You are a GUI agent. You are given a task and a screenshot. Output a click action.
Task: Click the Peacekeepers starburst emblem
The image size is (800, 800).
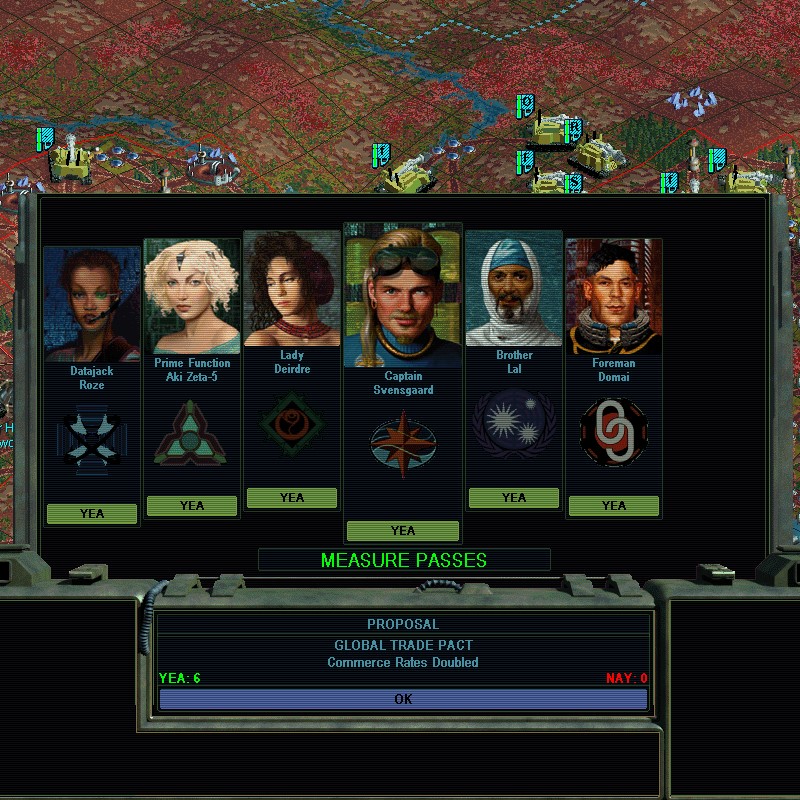pos(514,424)
